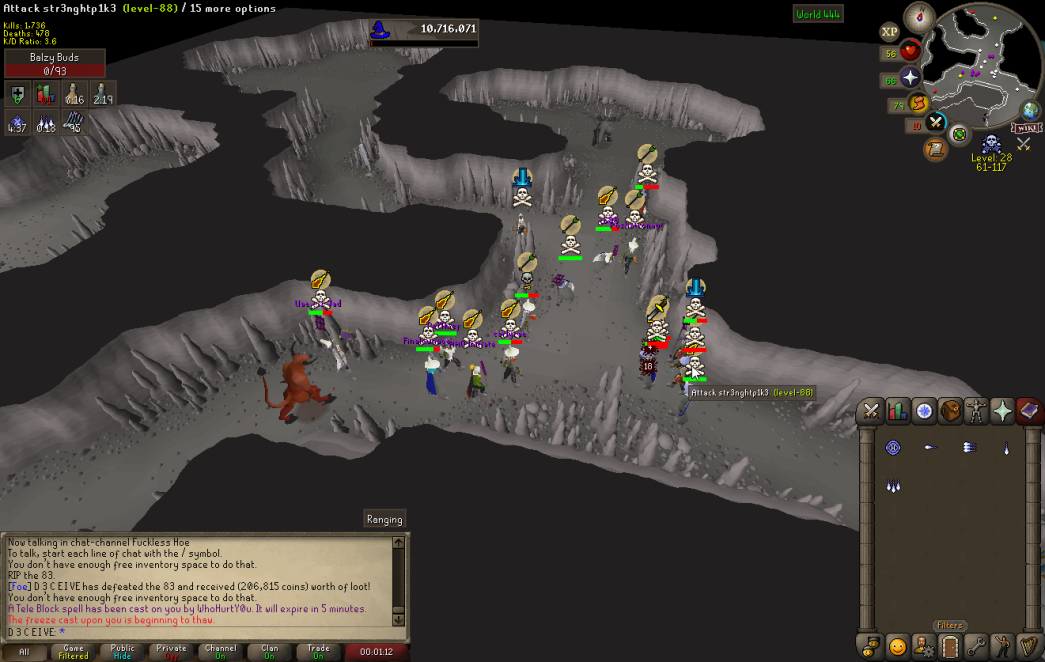The image size is (1045, 662).
Task: Open the Worn Equipment tab
Action: pyautogui.click(x=975, y=410)
